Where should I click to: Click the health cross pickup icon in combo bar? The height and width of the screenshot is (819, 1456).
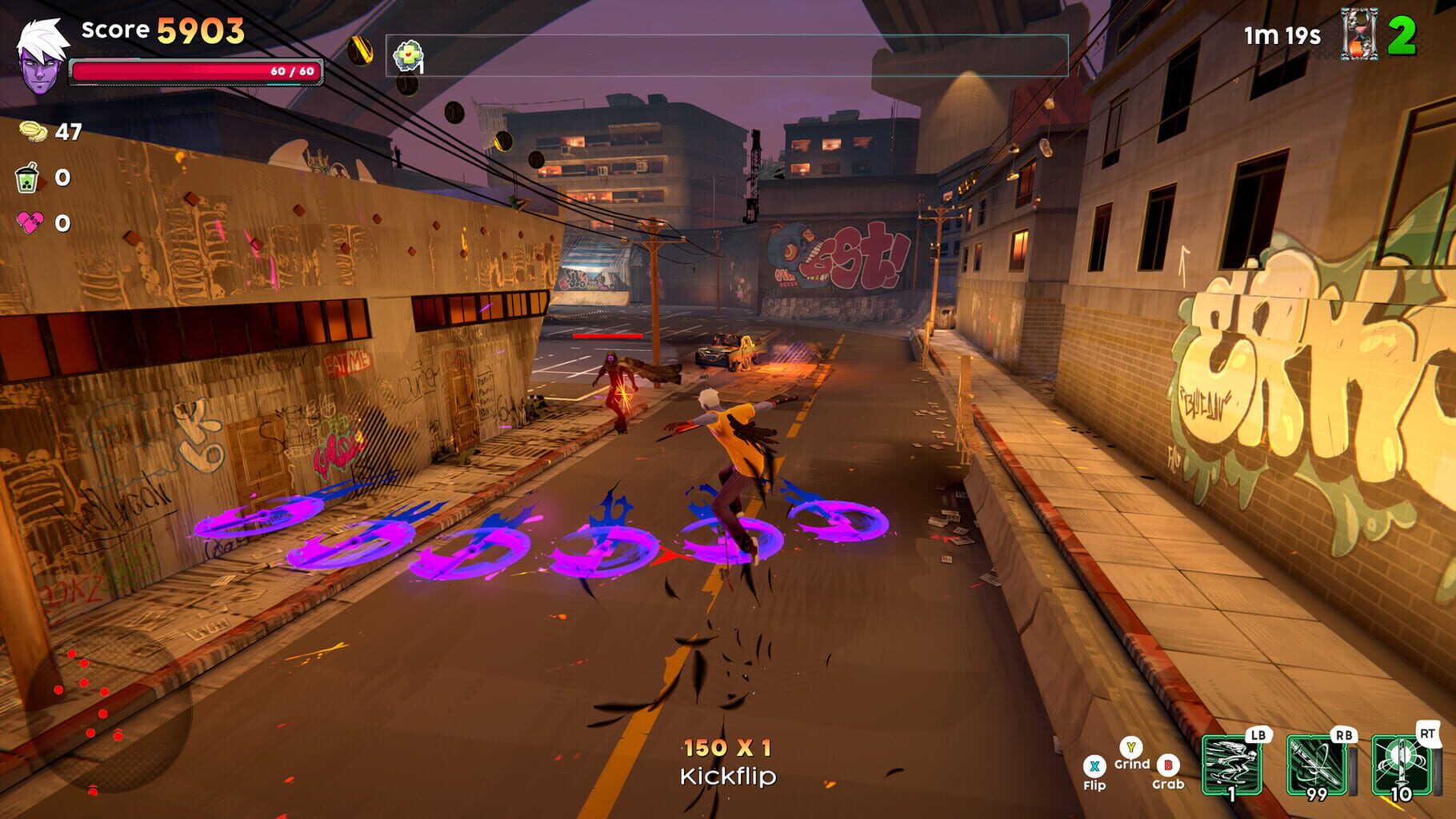point(407,56)
